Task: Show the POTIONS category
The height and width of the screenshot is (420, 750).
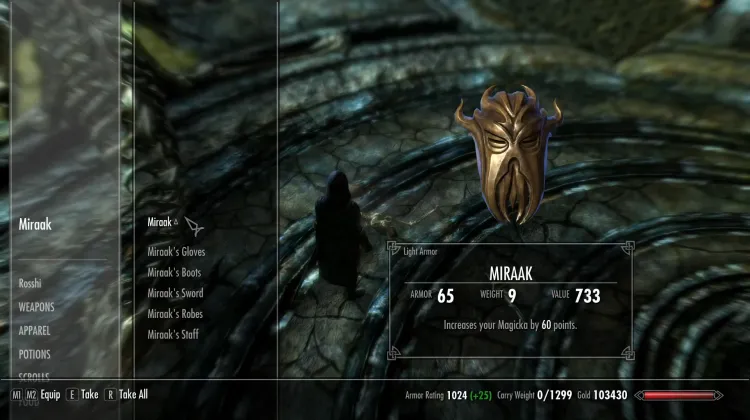Action: (34, 354)
